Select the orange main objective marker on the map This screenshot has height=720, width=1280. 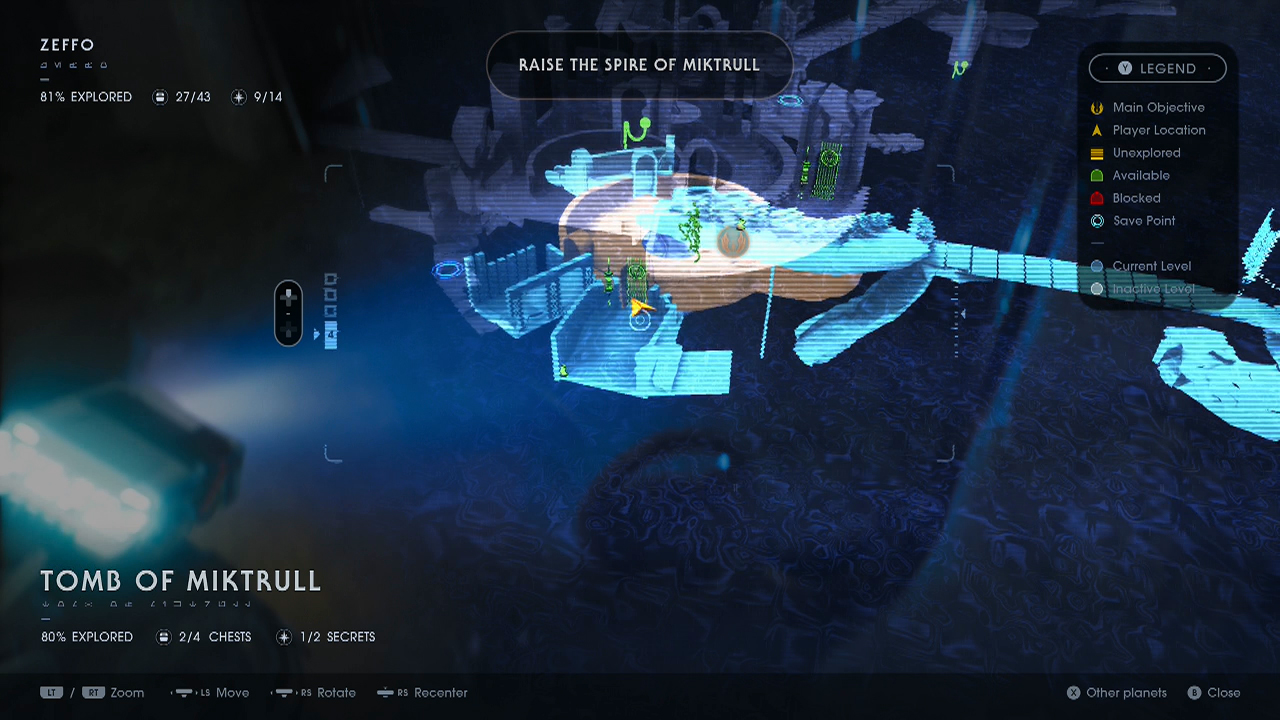click(x=733, y=240)
